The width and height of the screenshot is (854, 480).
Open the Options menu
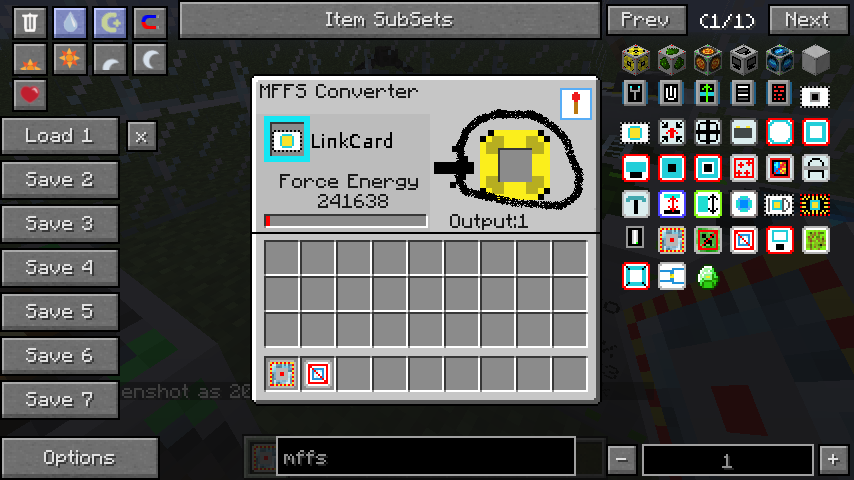point(79,458)
